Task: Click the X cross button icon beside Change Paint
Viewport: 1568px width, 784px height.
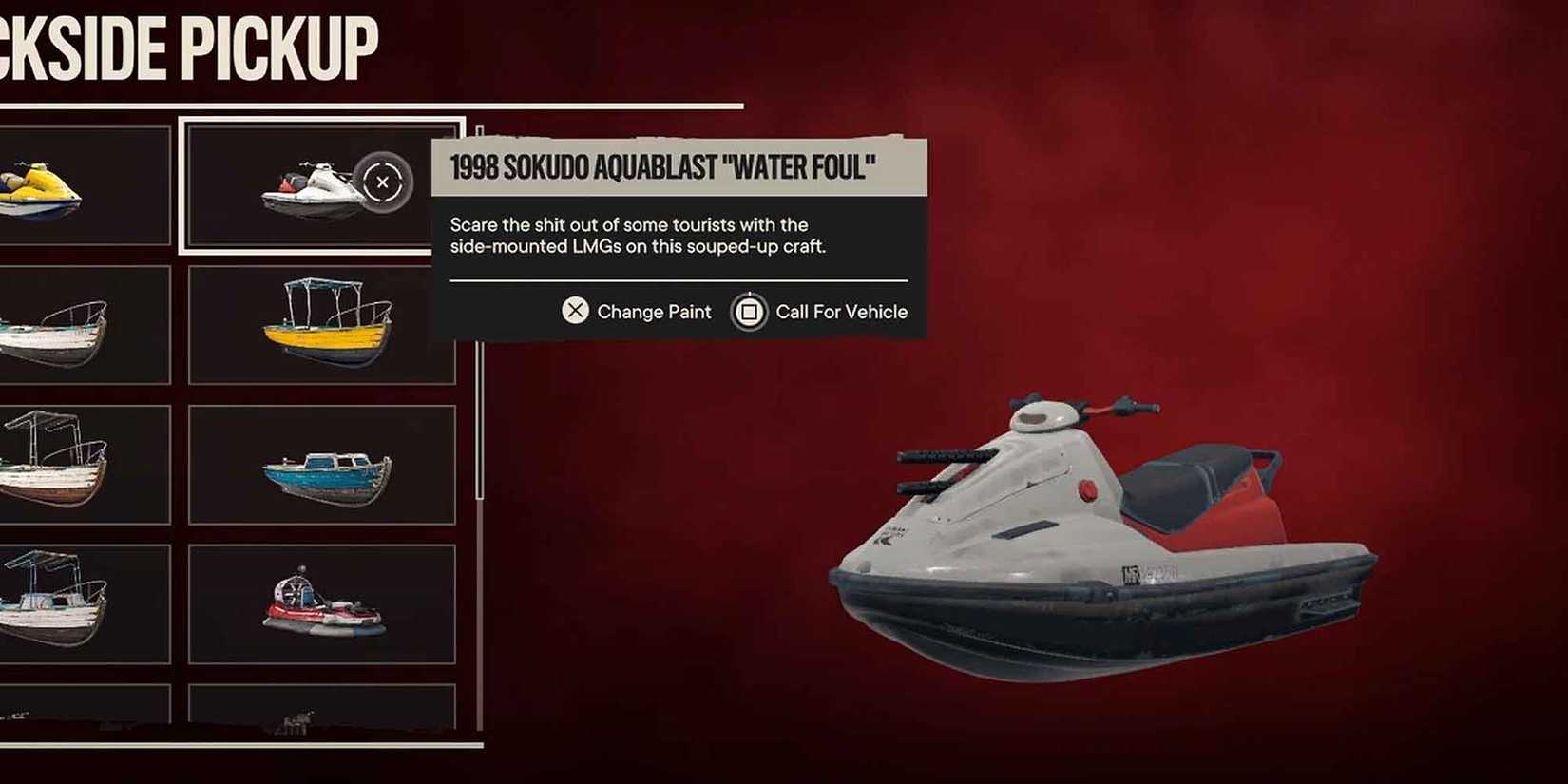Action: click(574, 311)
